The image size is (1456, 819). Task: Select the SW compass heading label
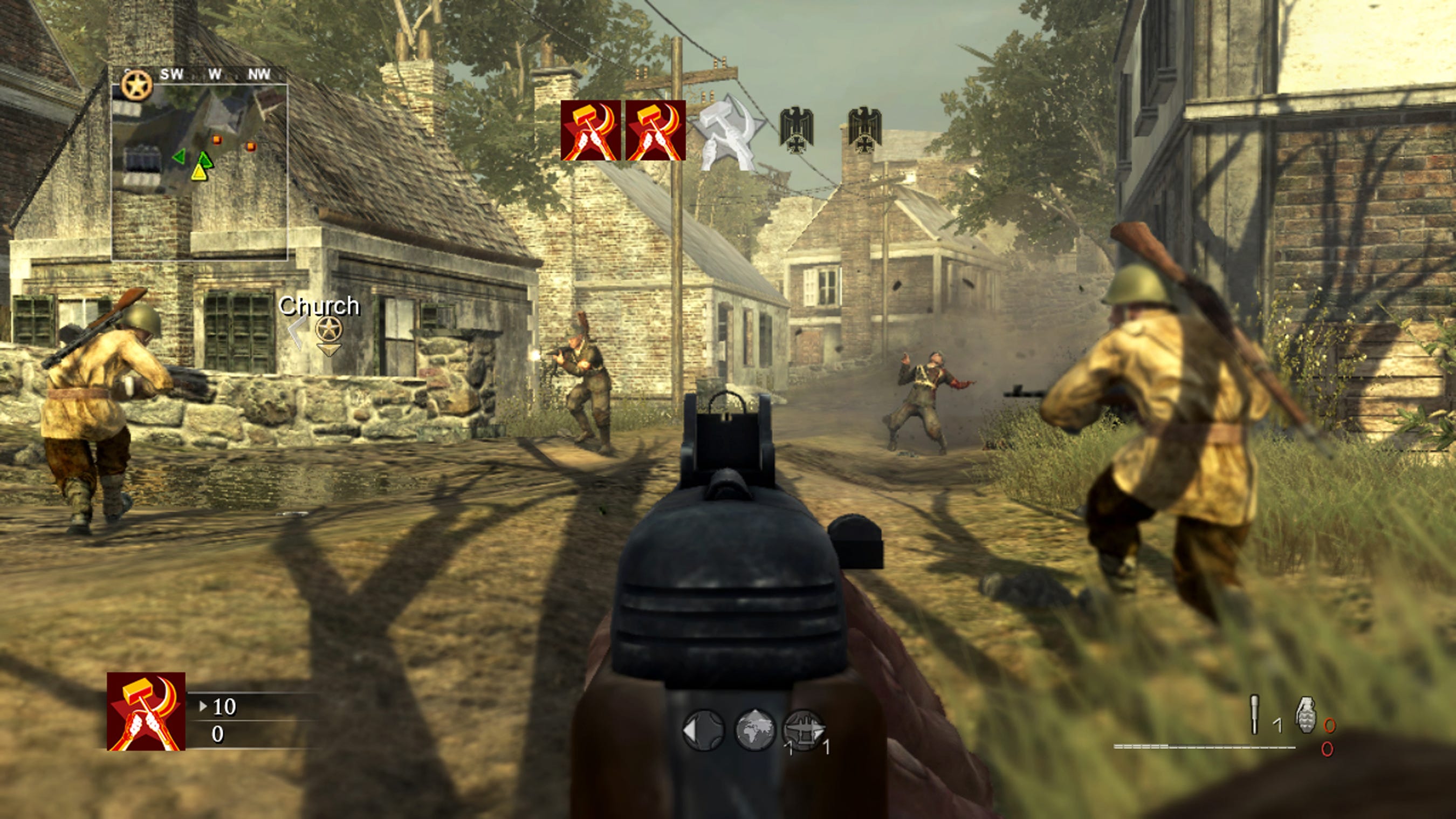[173, 73]
